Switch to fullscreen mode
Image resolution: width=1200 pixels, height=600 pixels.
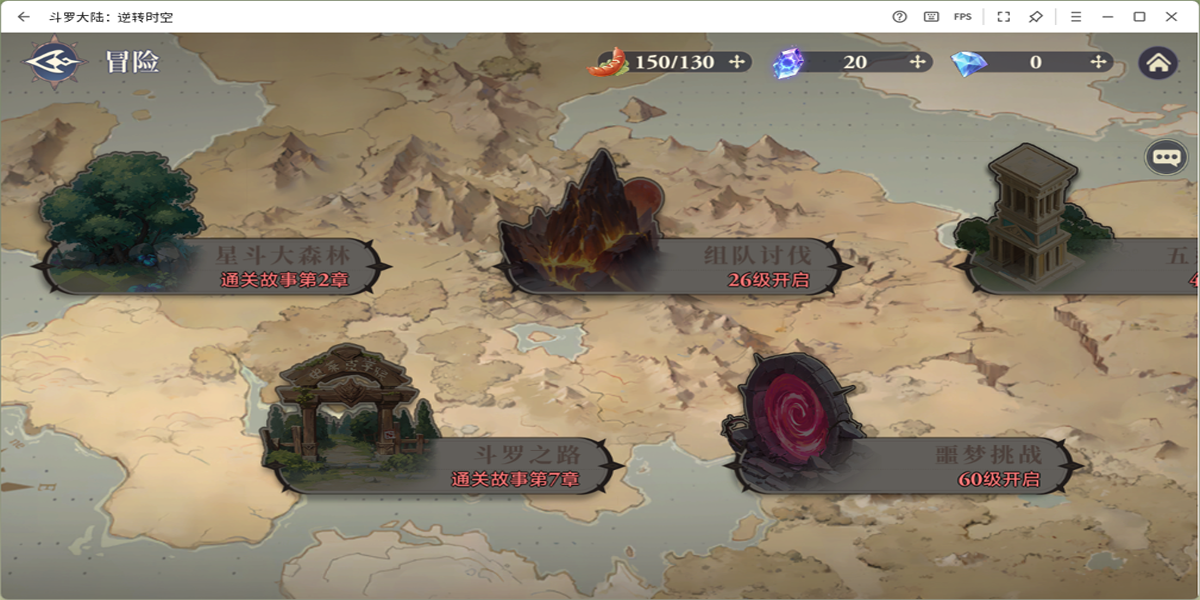1004,17
